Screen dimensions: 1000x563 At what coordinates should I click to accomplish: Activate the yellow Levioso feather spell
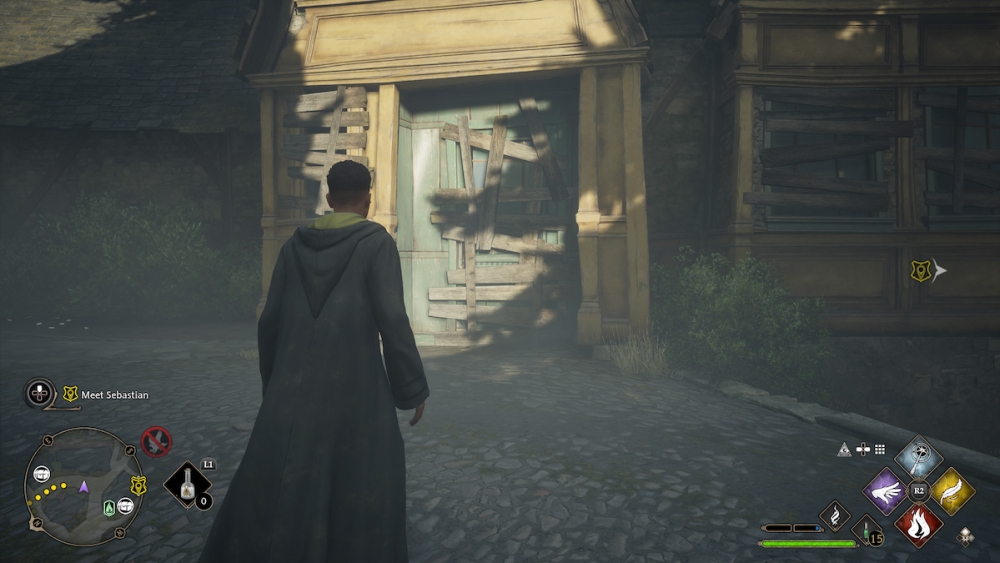951,491
